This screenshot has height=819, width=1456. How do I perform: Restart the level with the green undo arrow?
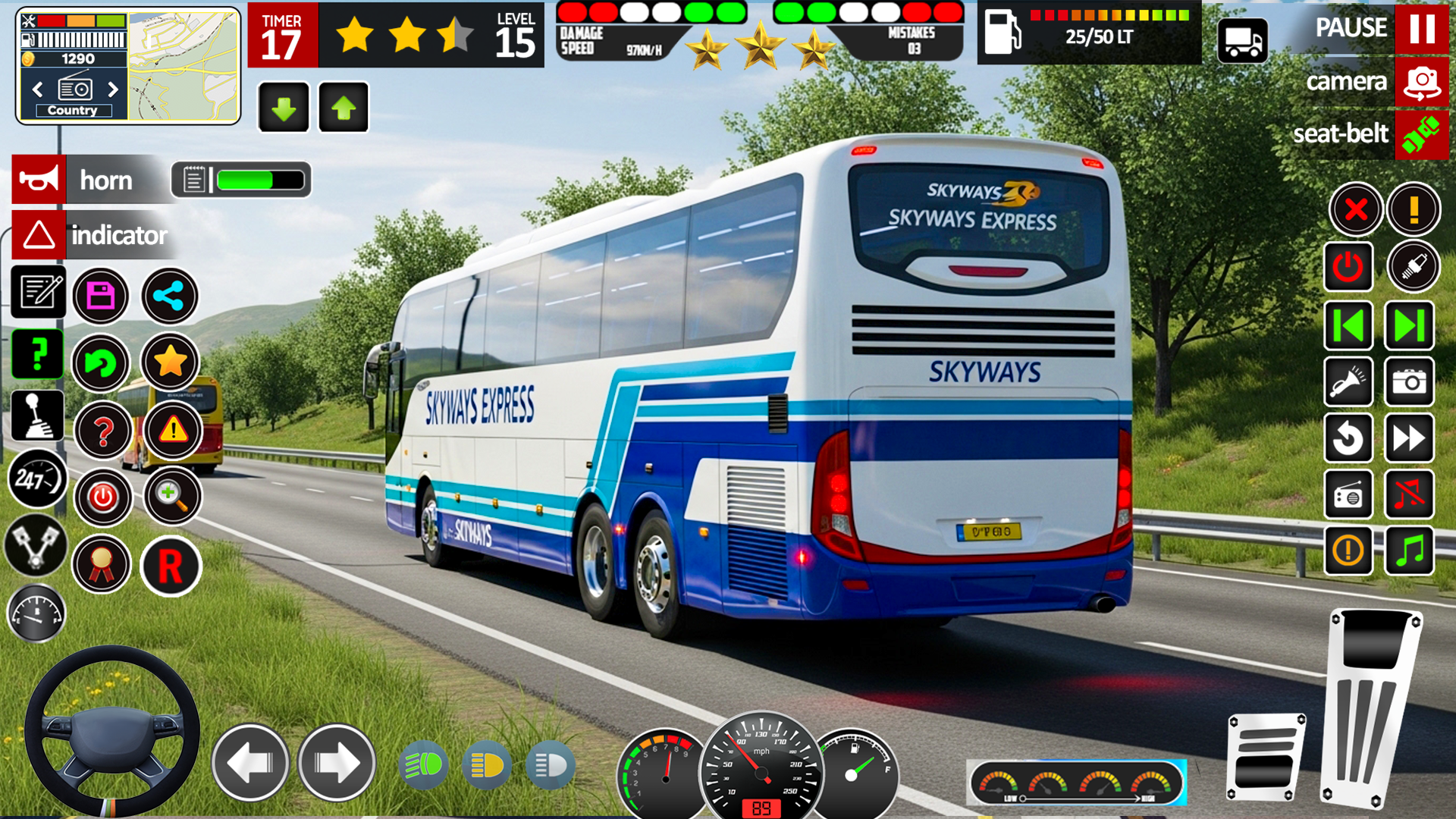pyautogui.click(x=101, y=363)
